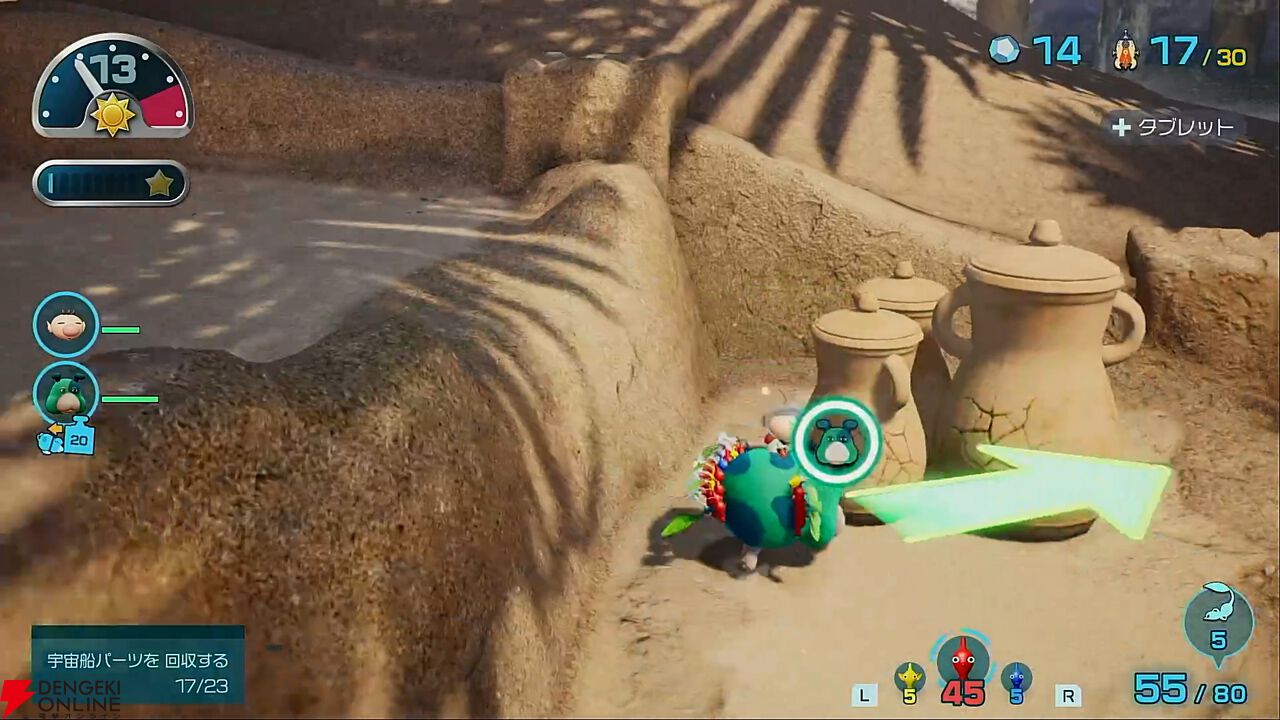
Task: Switch to the yellow Pikmin icon
Action: pos(909,677)
